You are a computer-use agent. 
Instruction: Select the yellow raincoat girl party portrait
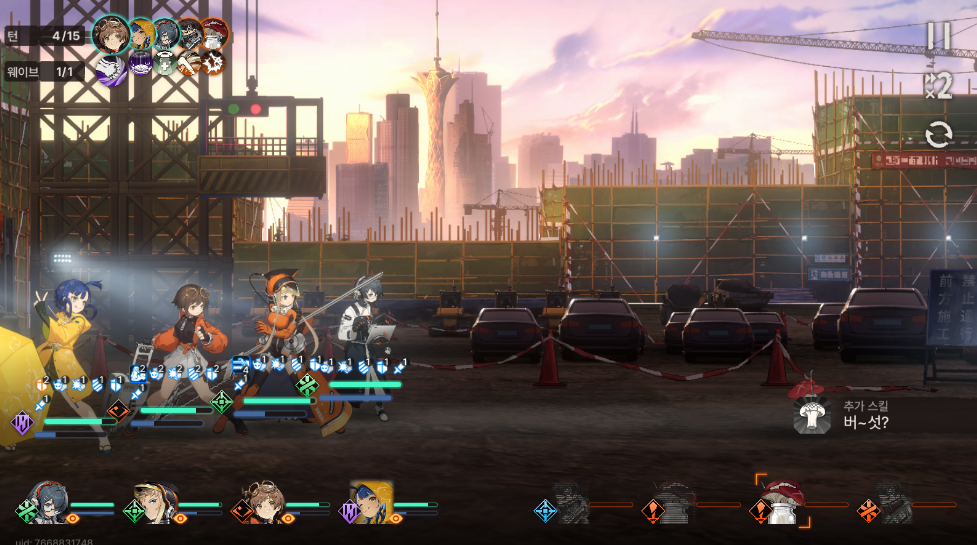372,503
